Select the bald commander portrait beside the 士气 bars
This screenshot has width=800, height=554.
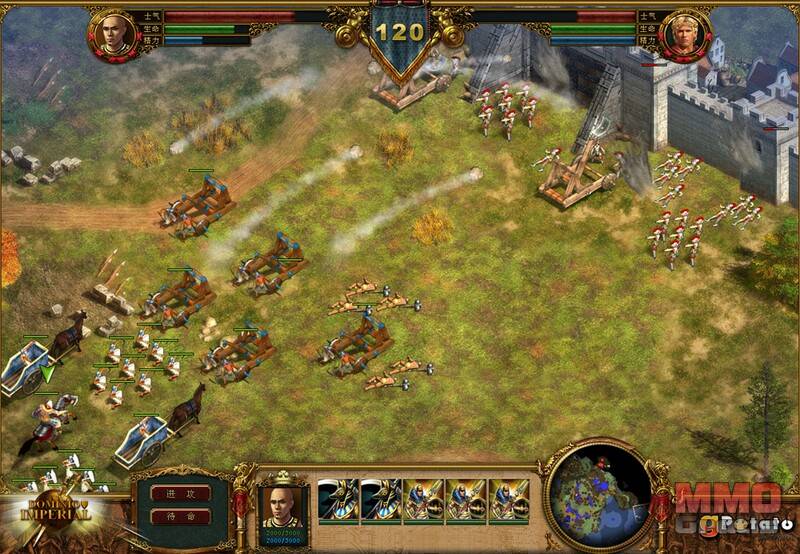coord(112,34)
